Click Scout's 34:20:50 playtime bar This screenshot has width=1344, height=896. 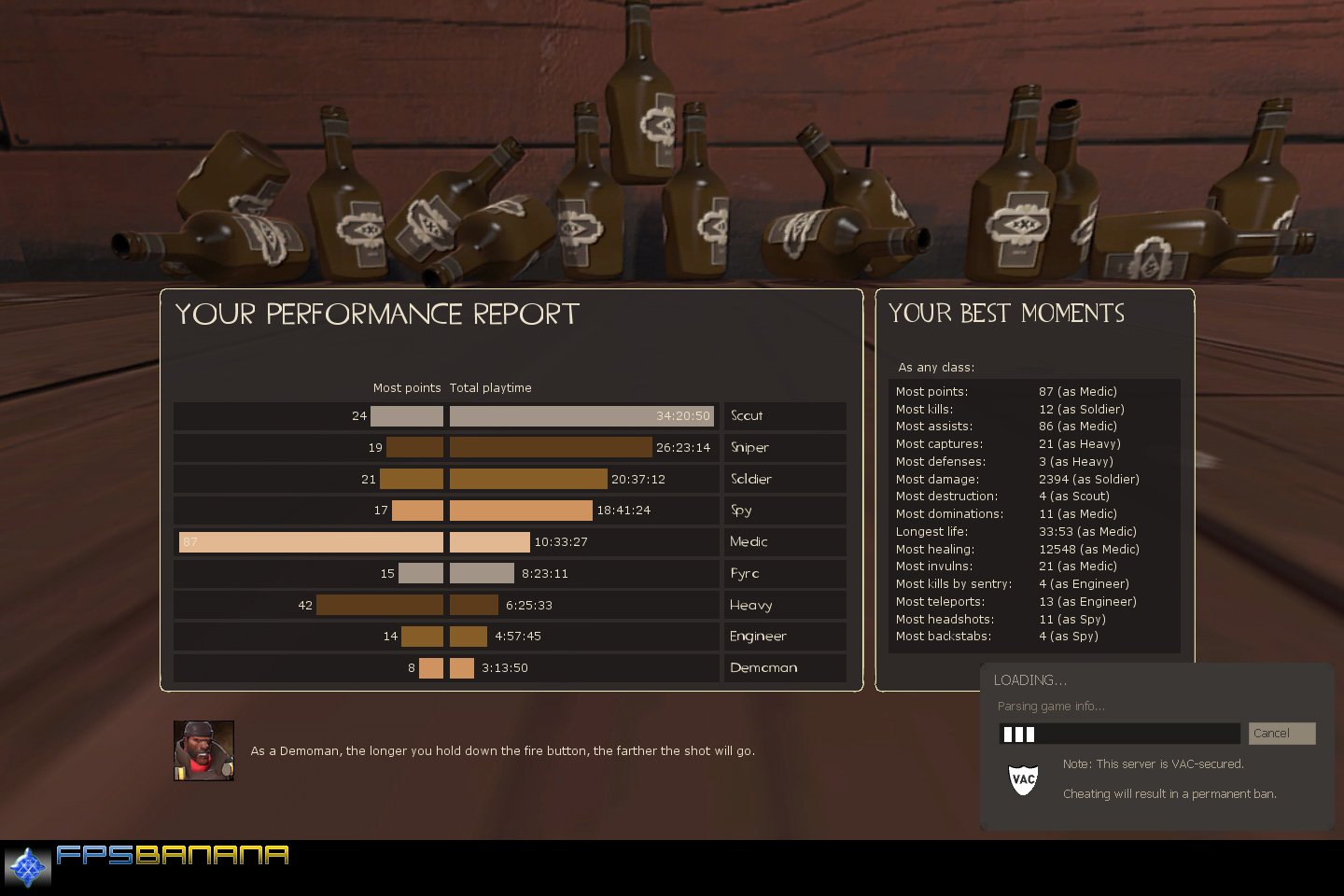click(581, 415)
